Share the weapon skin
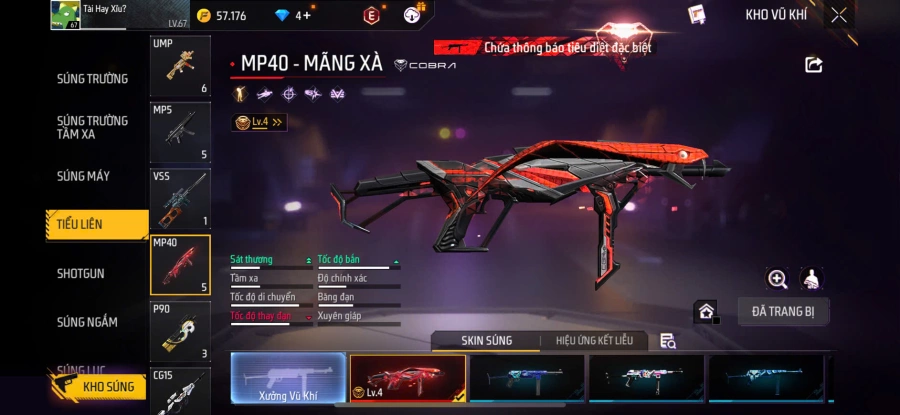900x415 pixels. (813, 65)
